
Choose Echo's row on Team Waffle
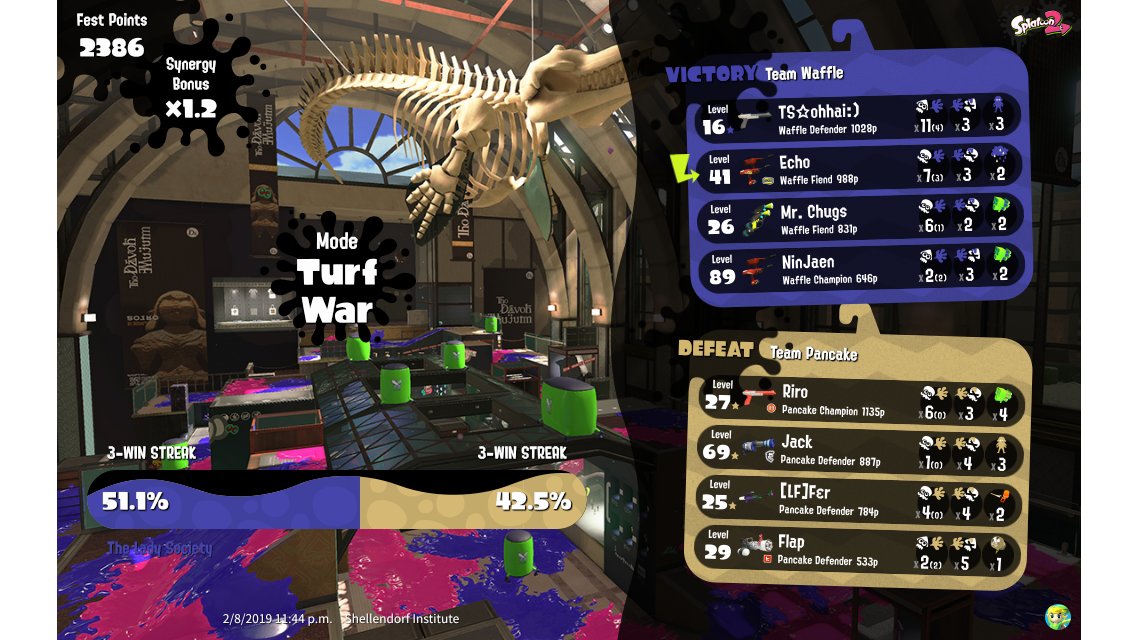(x=860, y=168)
